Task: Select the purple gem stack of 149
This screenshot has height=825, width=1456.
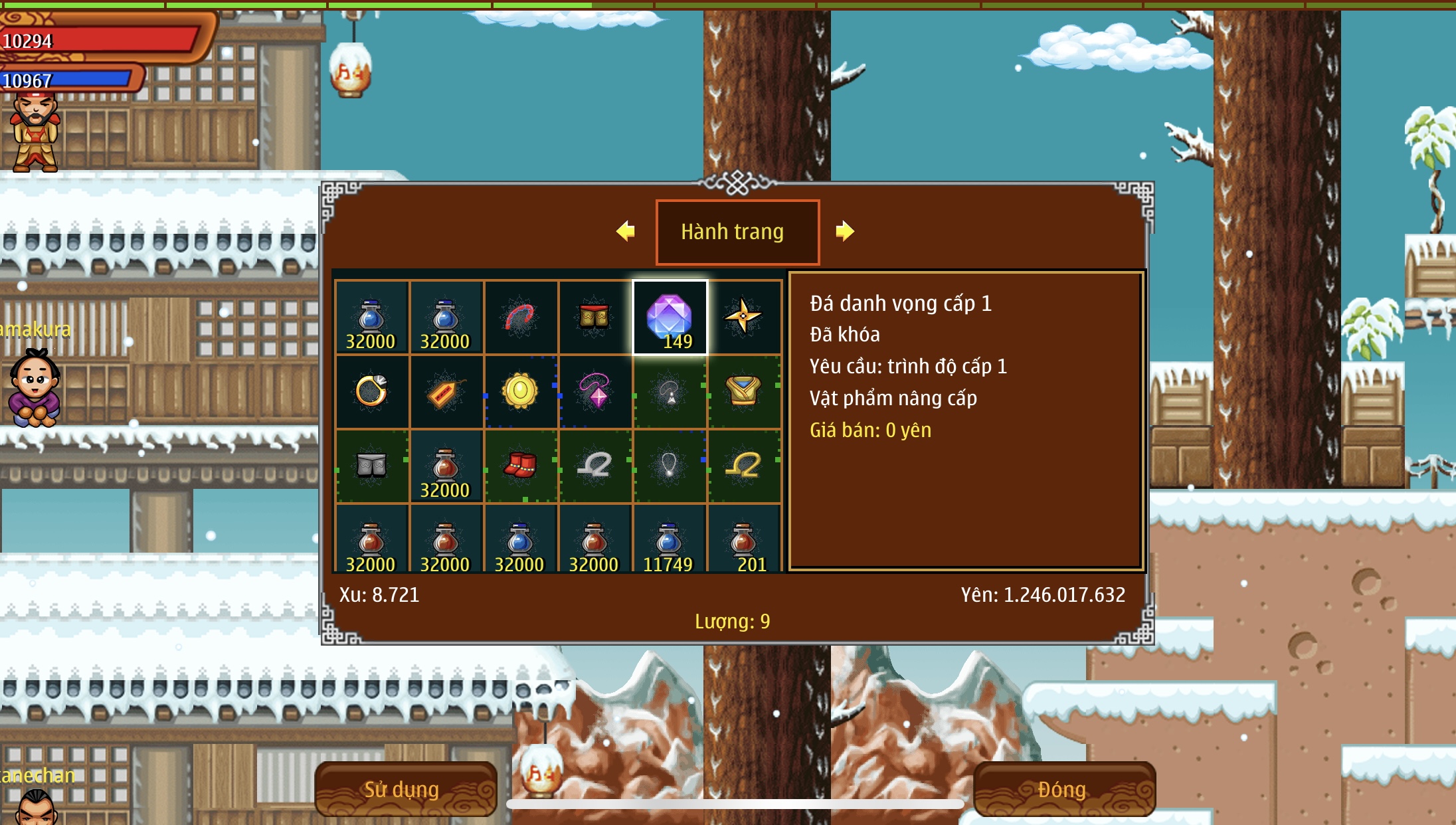Action: 670,318
